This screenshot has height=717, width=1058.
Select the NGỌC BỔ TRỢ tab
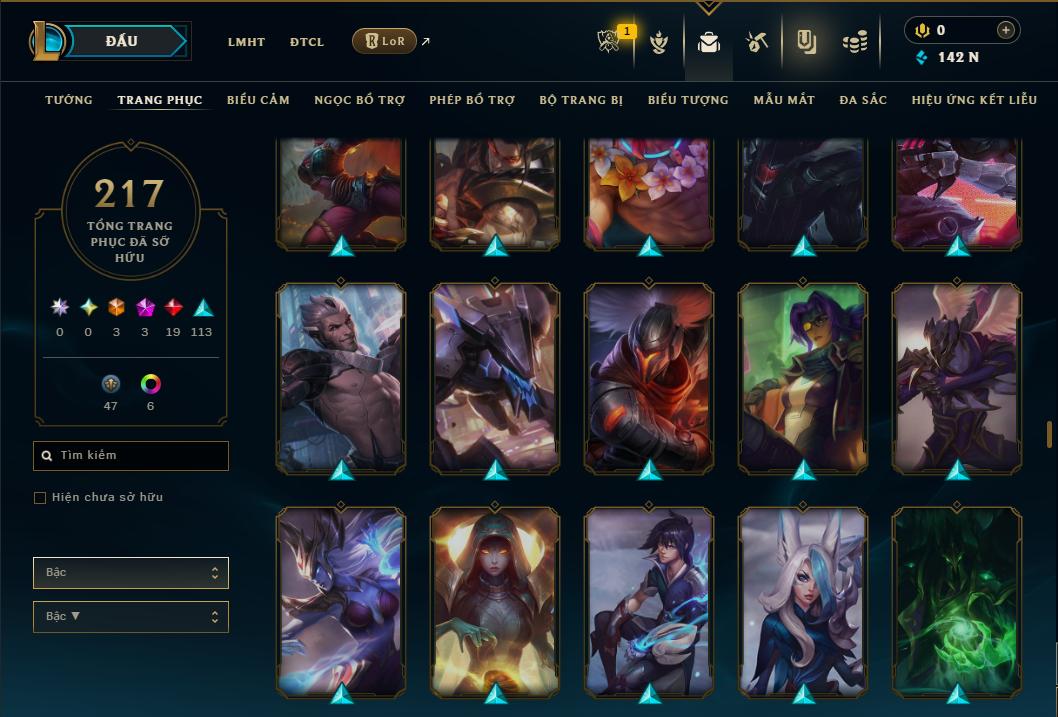click(359, 100)
